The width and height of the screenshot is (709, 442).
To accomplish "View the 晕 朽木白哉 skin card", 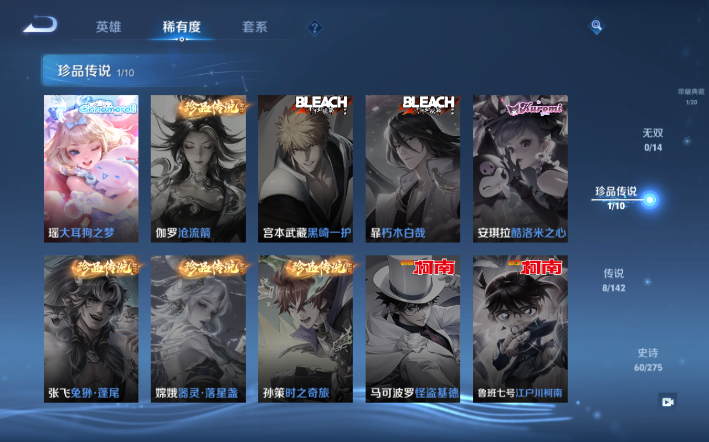I will pos(412,168).
